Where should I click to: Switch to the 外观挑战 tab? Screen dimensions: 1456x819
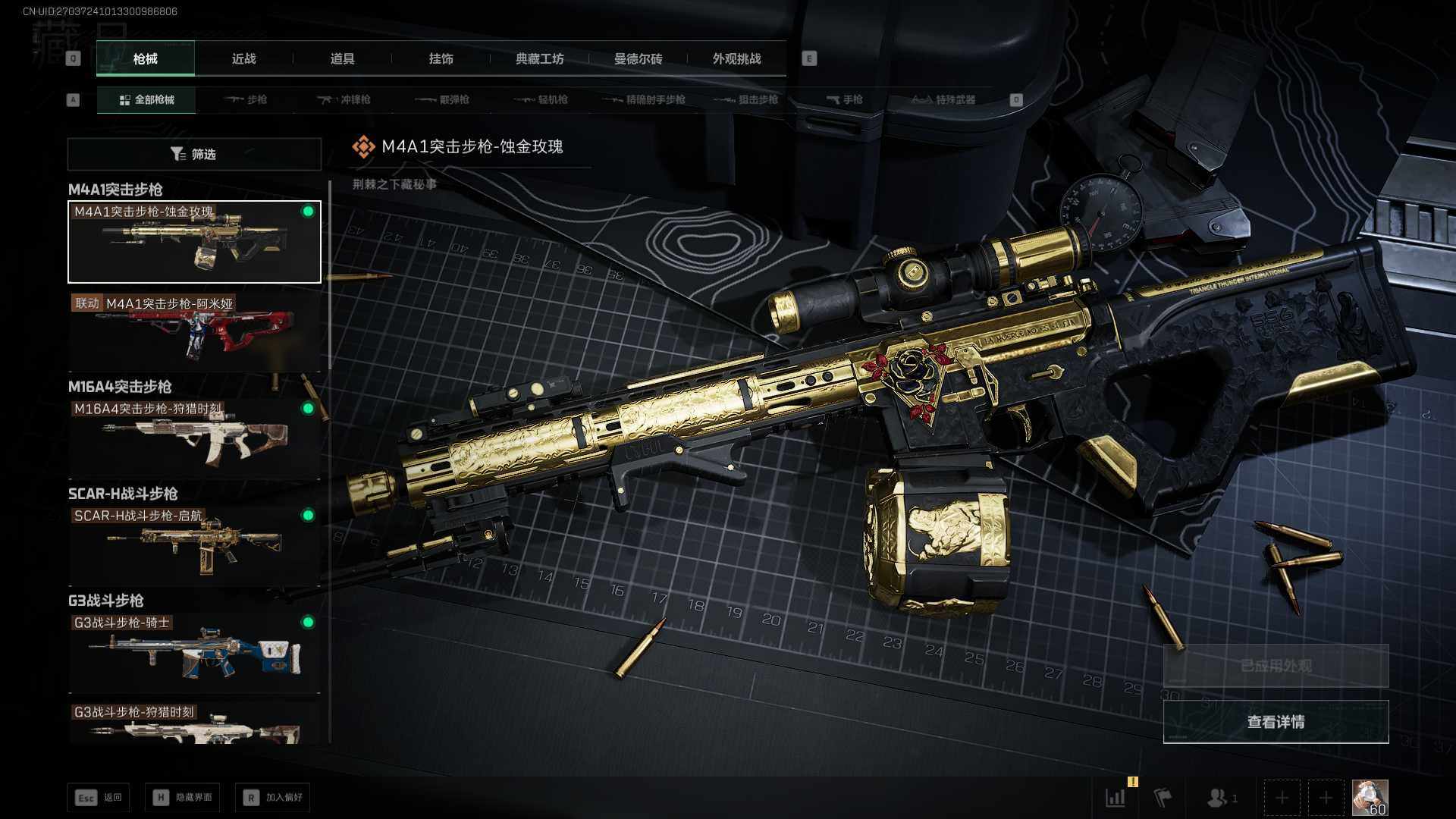[x=736, y=58]
